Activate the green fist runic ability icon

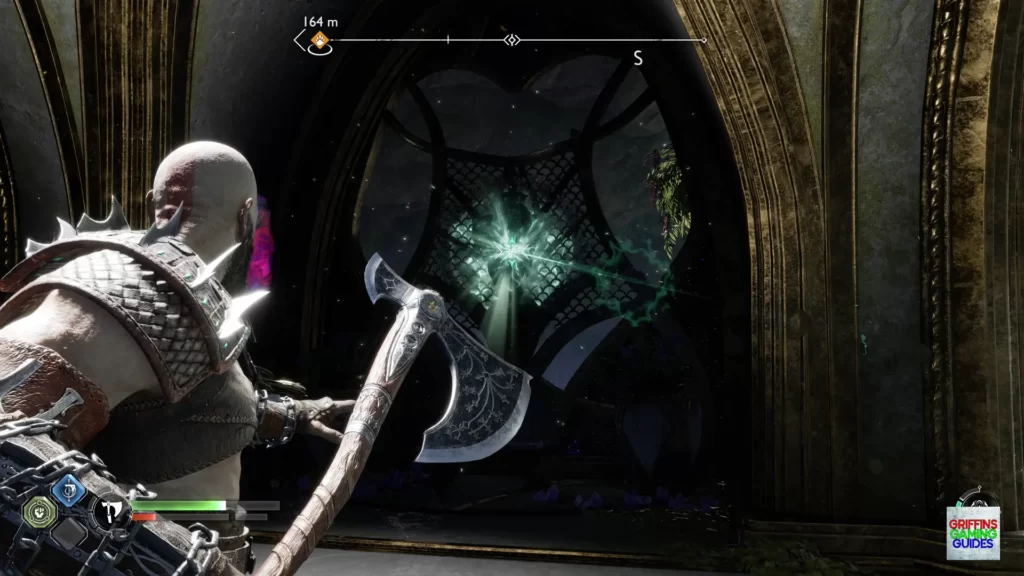click(x=36, y=510)
